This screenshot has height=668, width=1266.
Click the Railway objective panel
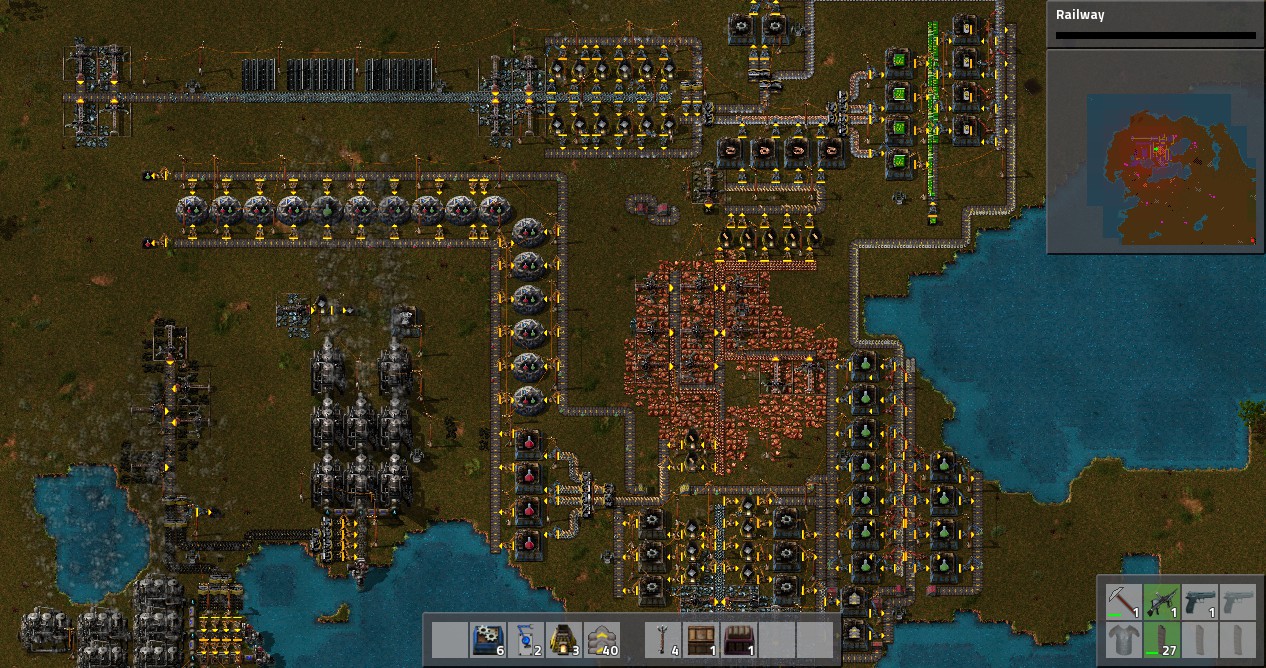click(1155, 24)
